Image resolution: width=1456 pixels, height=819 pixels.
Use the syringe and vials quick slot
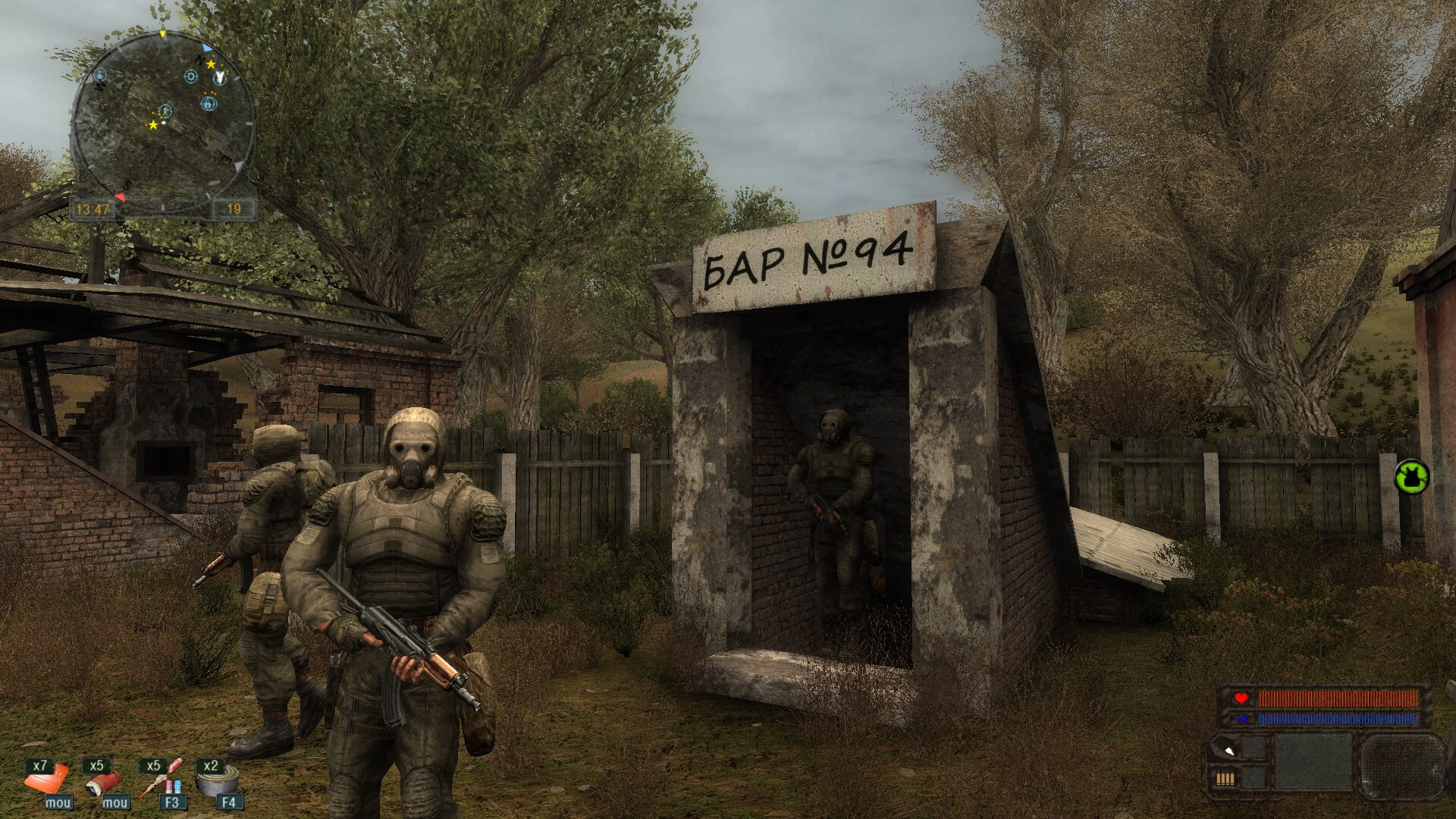coord(161,778)
